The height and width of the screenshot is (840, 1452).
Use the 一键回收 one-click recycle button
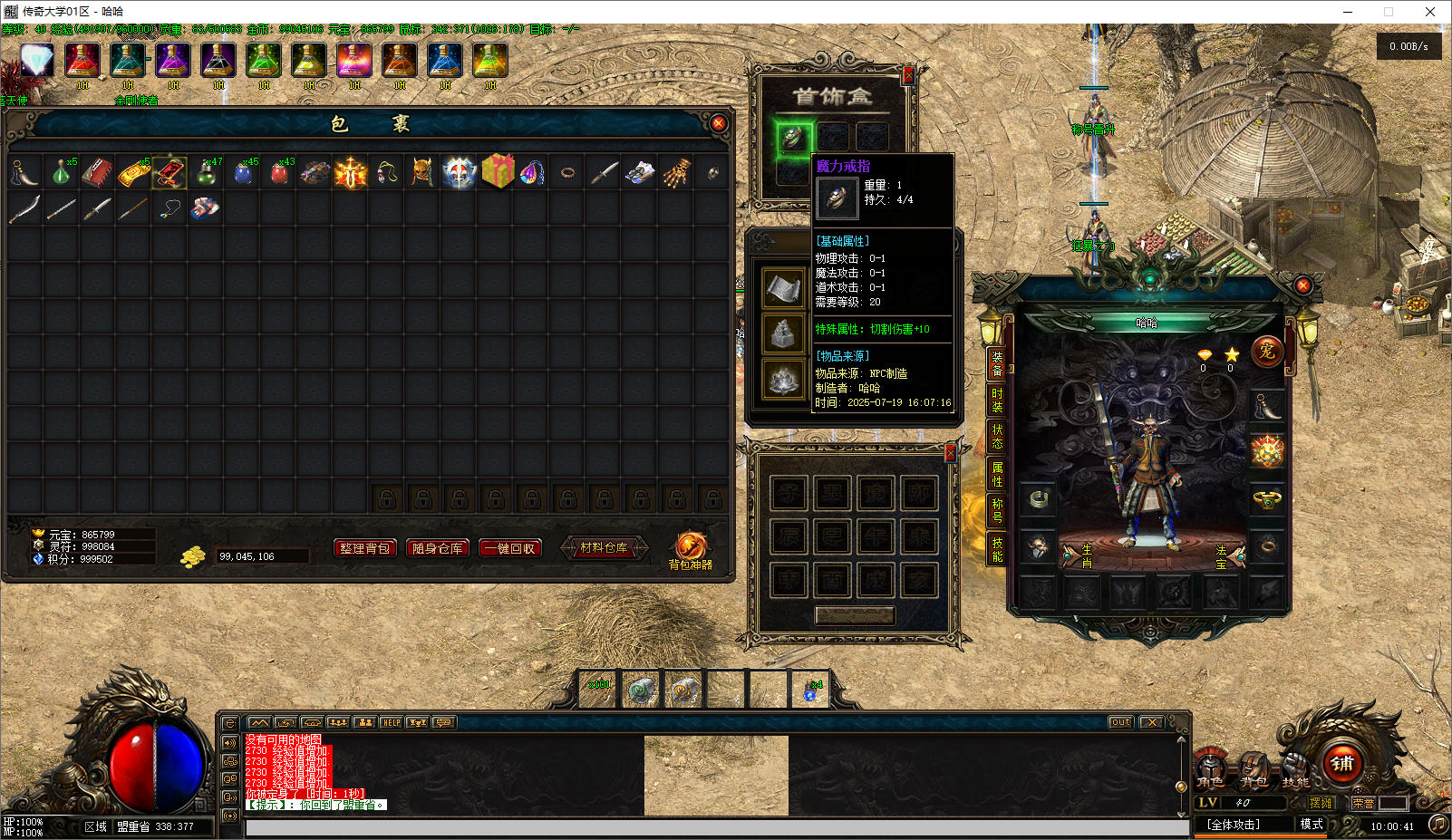(510, 548)
